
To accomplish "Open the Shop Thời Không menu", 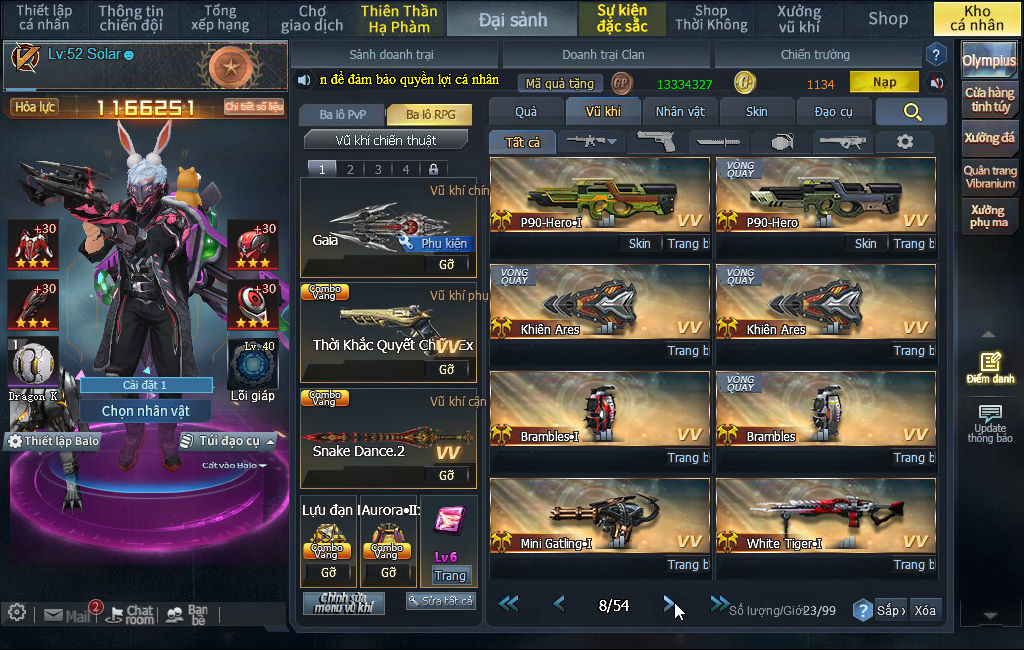I will [711, 18].
